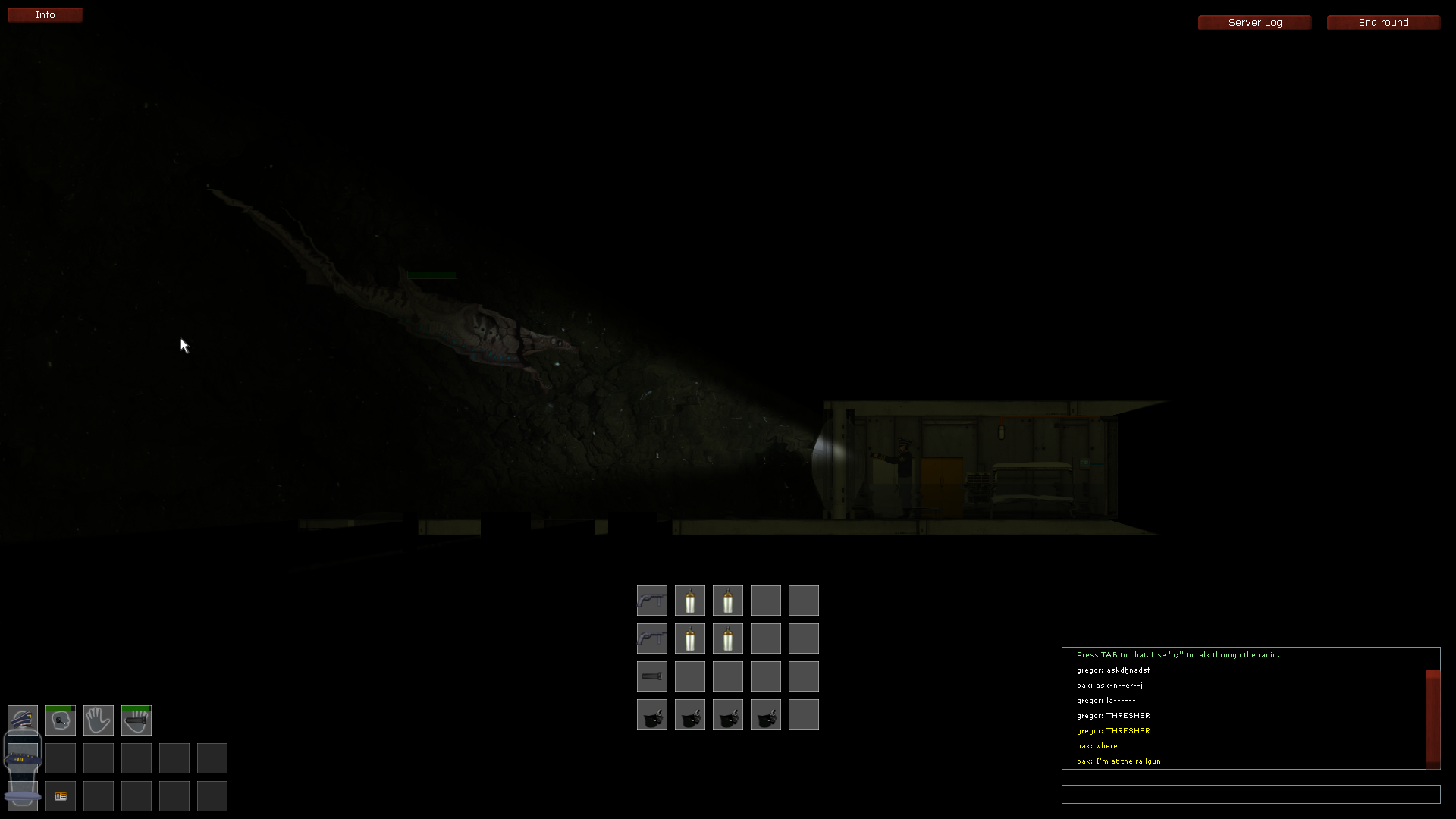Pick up an oxygen tank from the container
Screen dimensions: 1456x819
point(689,600)
